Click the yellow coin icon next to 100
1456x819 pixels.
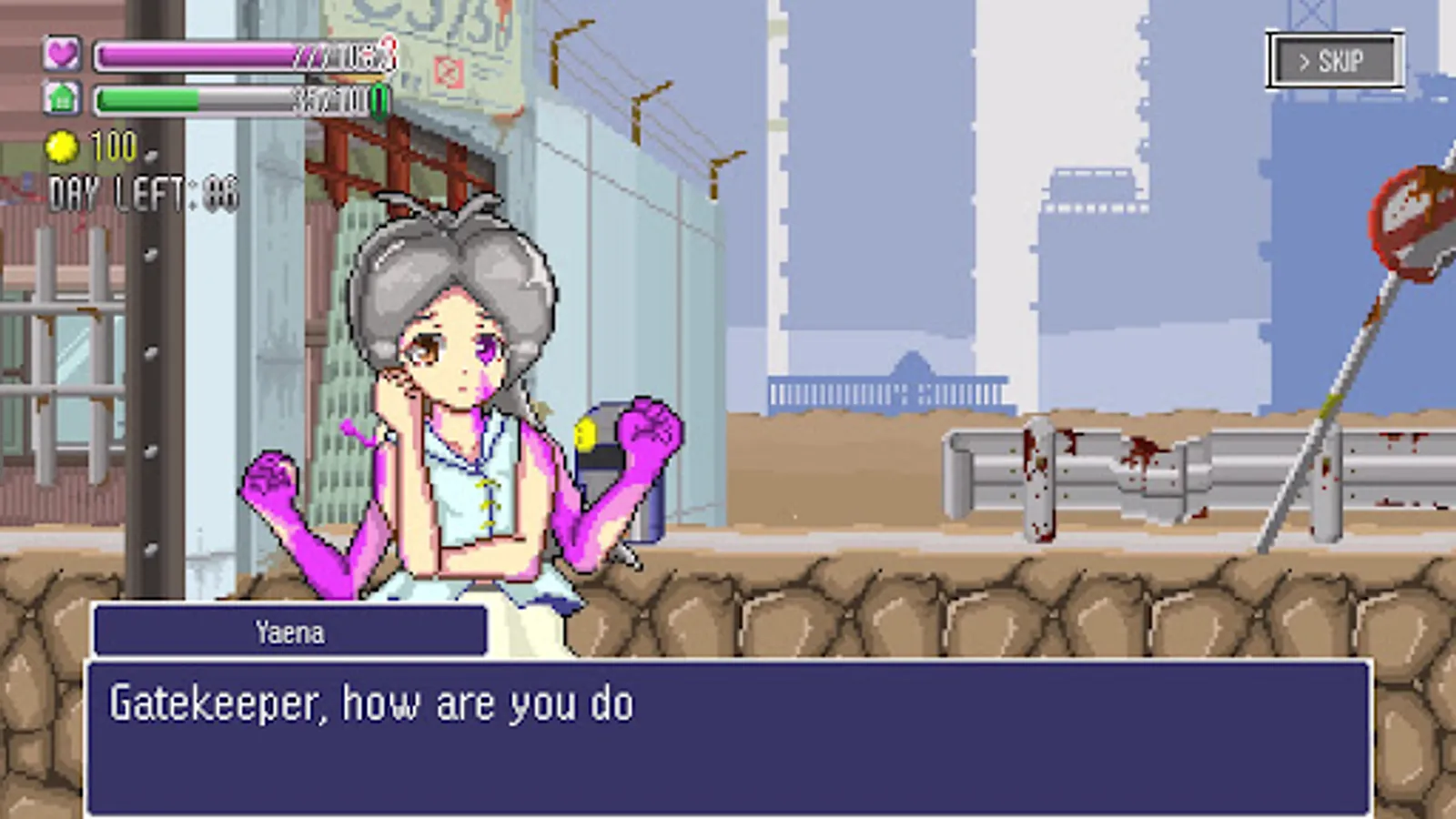(x=62, y=144)
